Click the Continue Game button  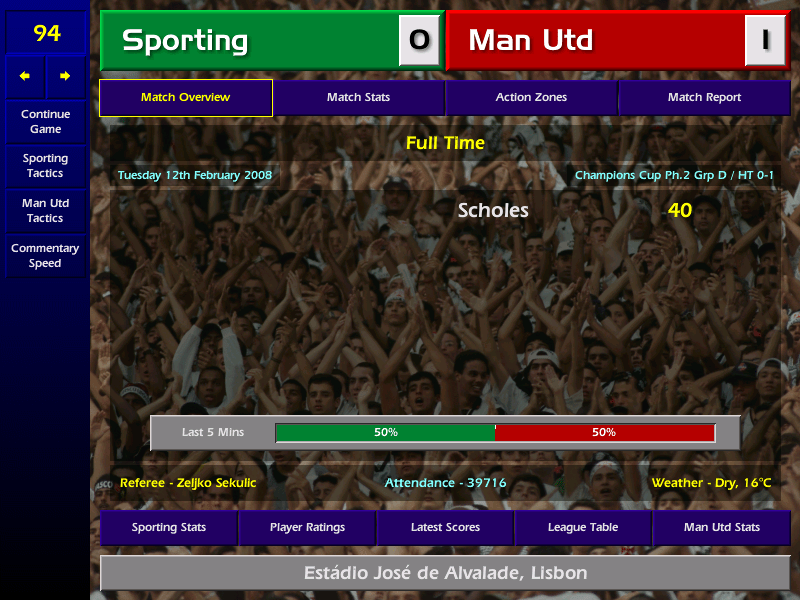(x=45, y=122)
